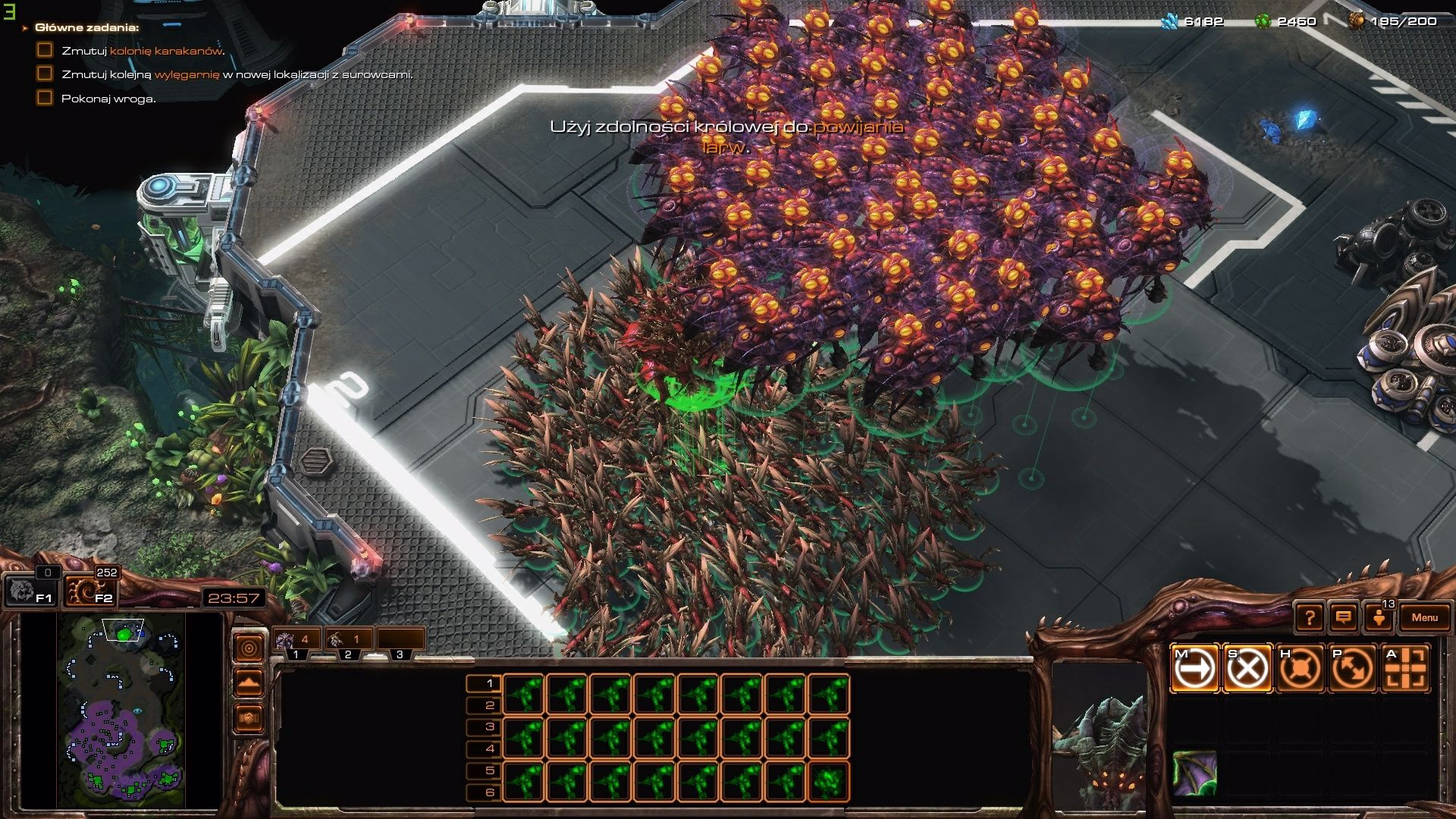Open the help question mark panel

[x=1309, y=617]
